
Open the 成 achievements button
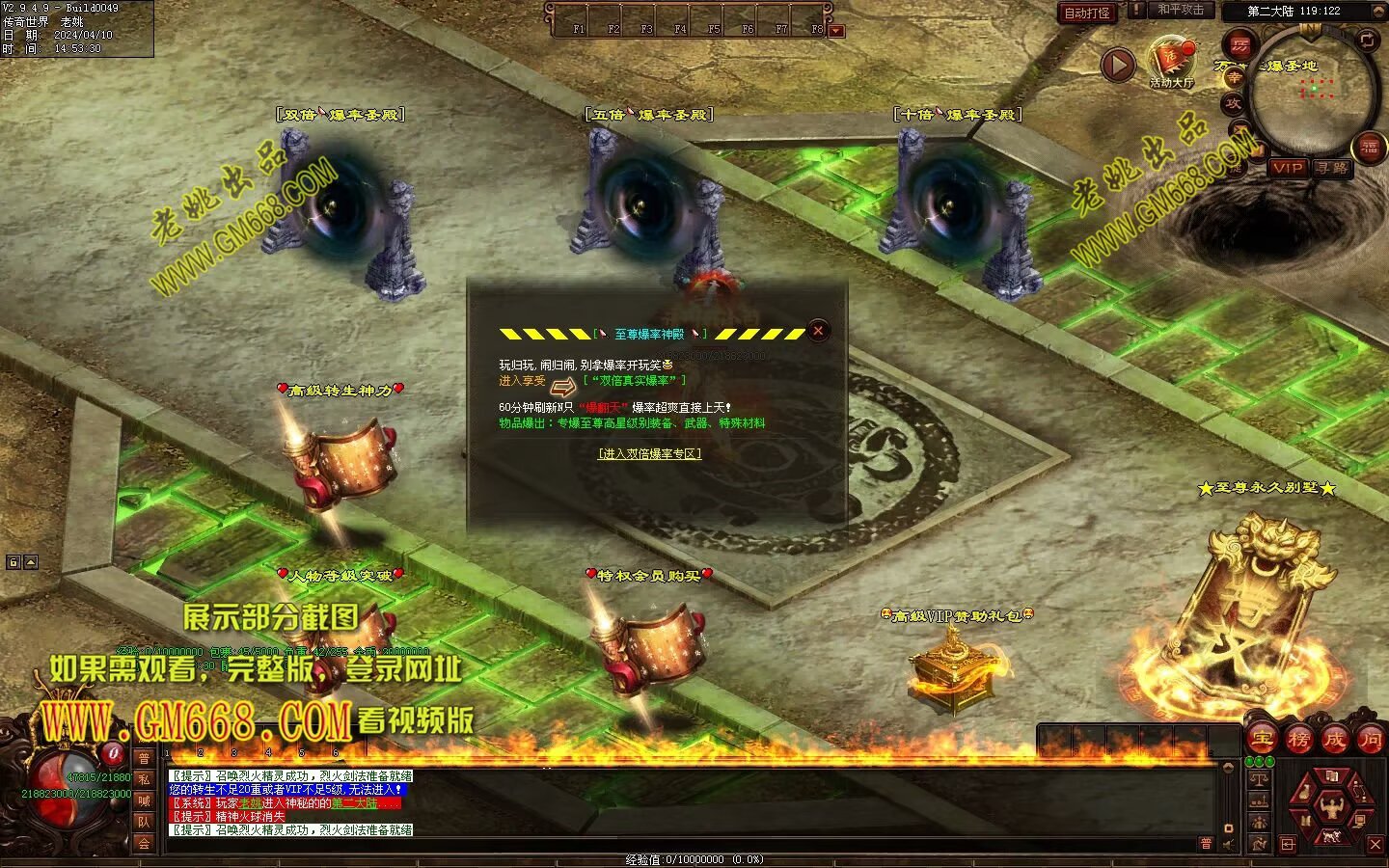pyautogui.click(x=1334, y=740)
